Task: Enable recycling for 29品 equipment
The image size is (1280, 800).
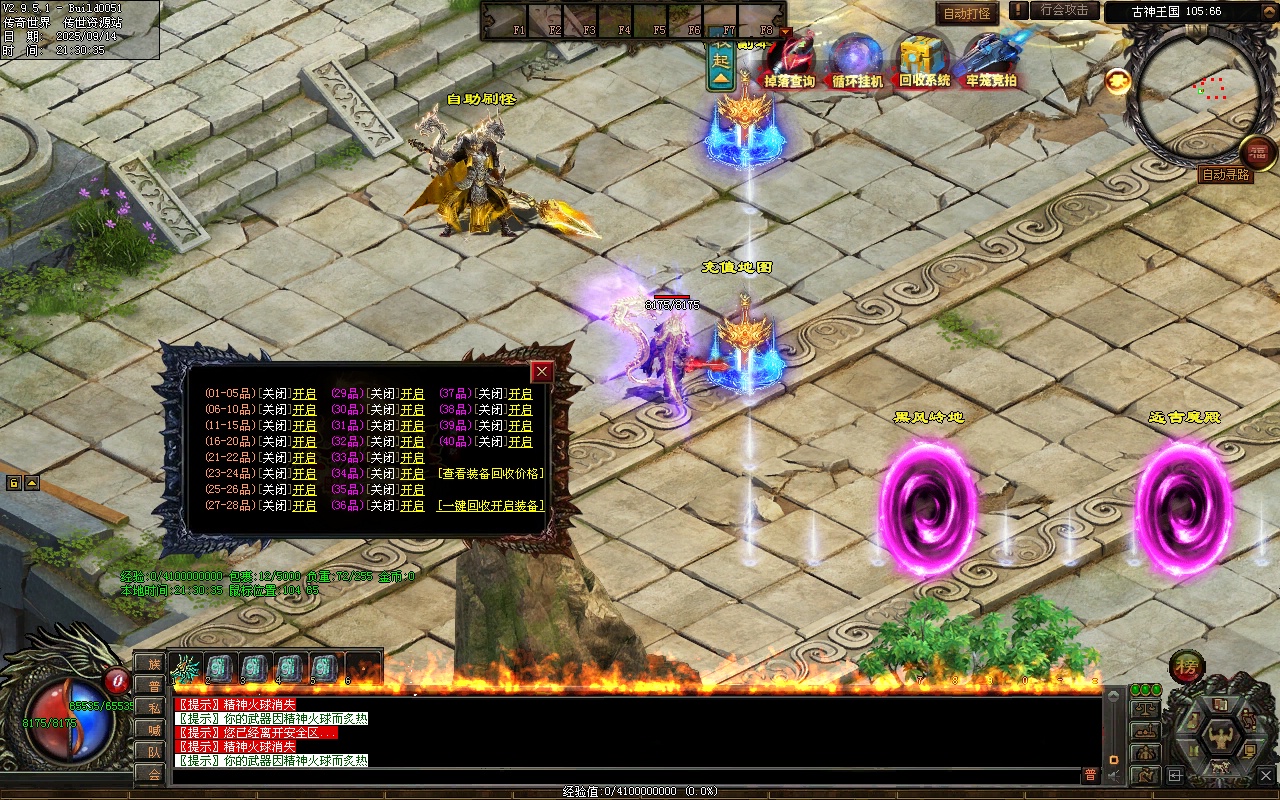Action: (412, 394)
